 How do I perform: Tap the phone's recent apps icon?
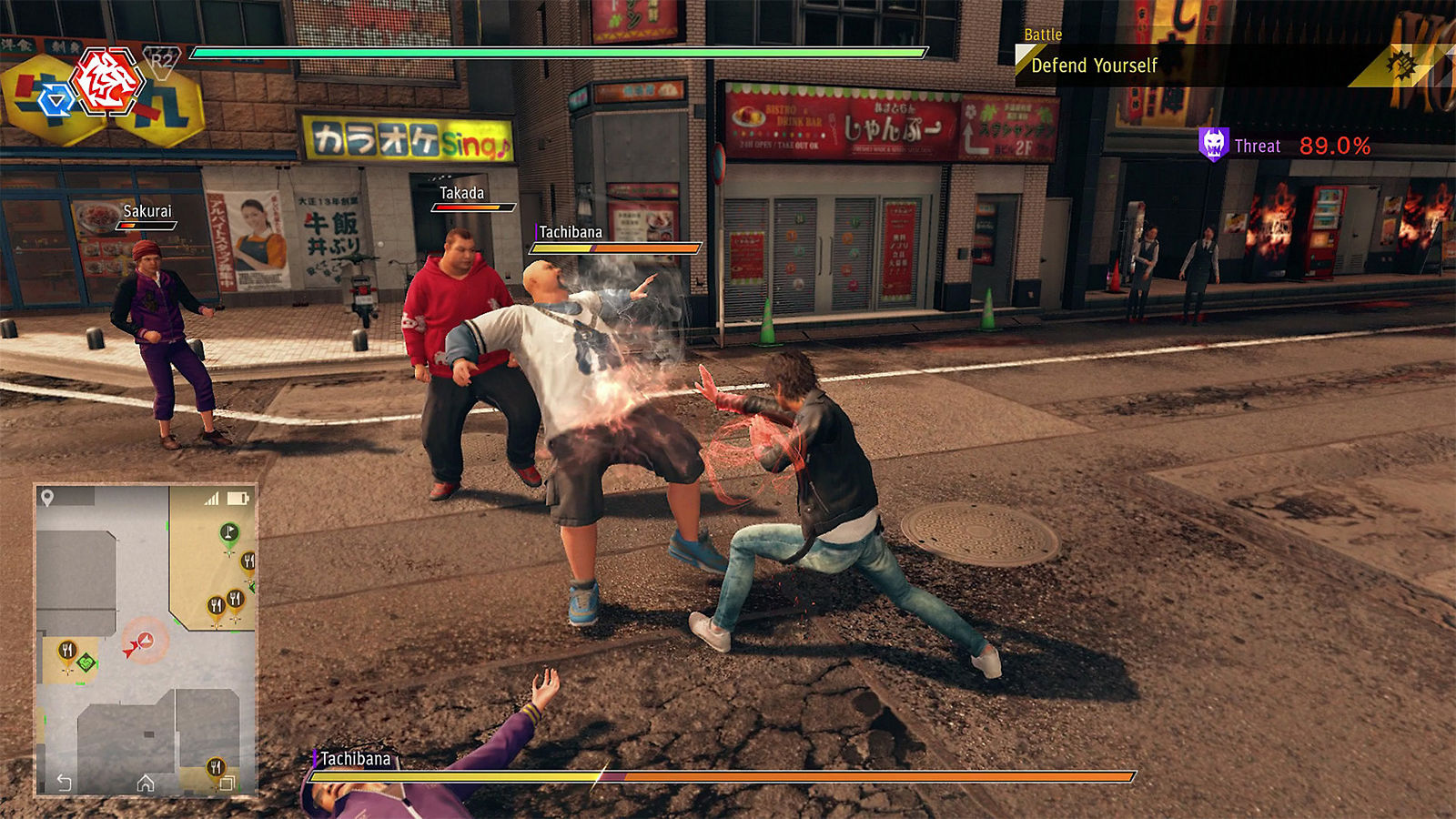tap(227, 783)
